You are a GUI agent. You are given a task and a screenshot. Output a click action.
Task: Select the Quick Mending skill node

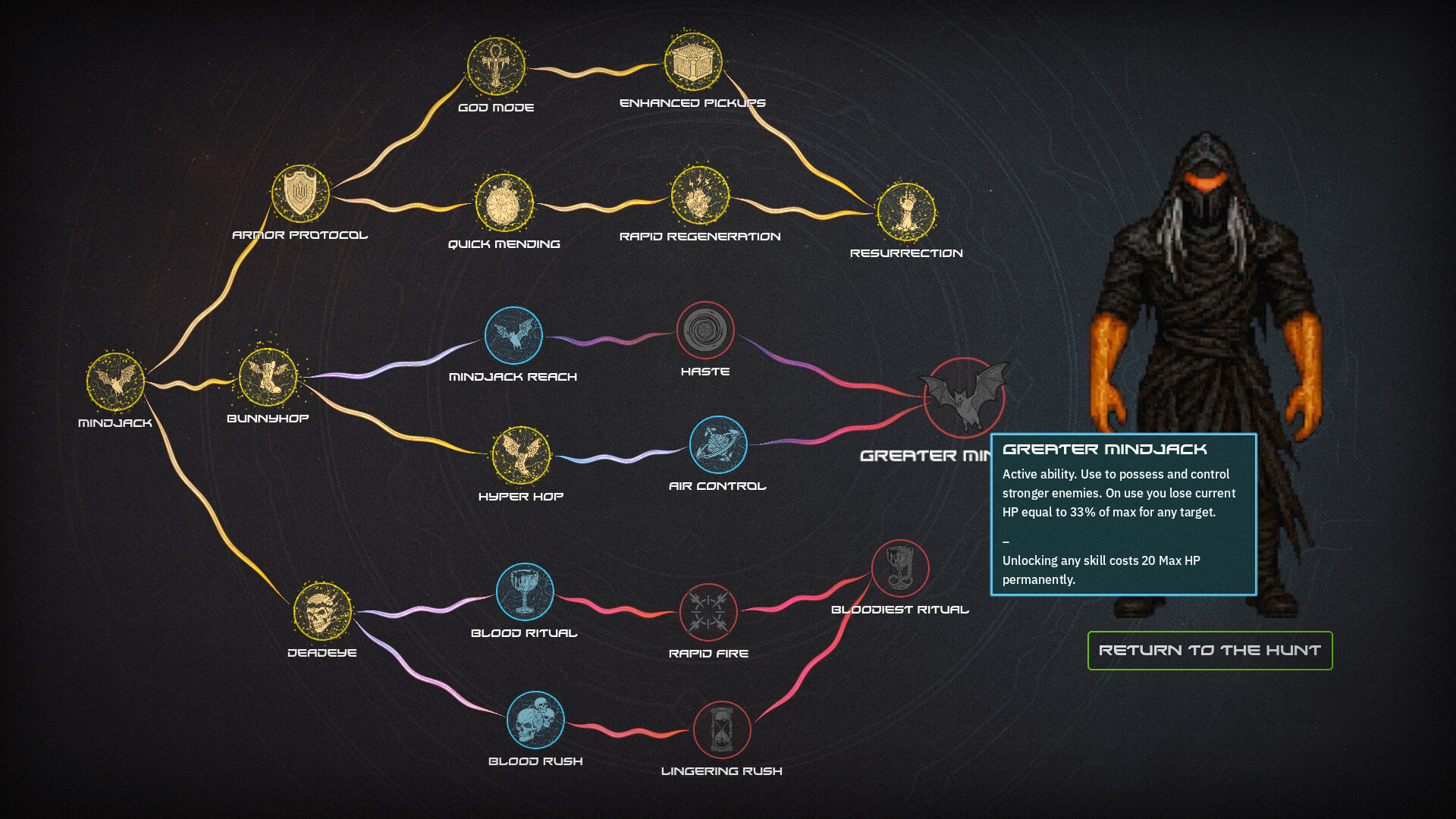point(504,203)
